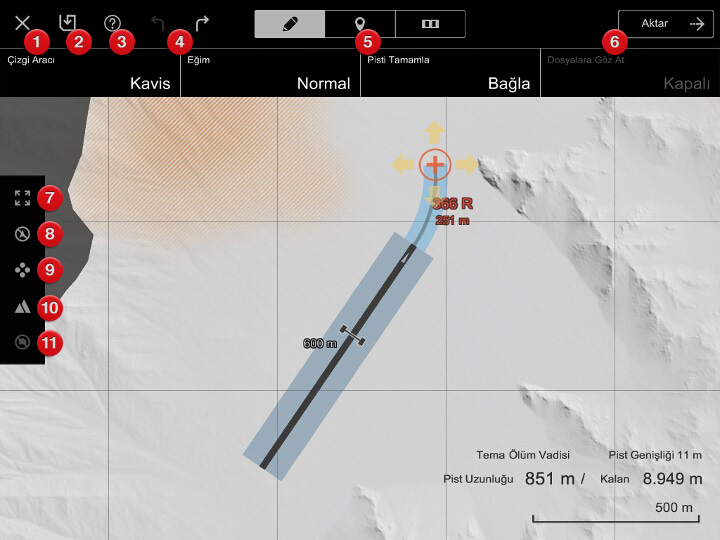Switch to the pencil drawing tab
Viewport: 720px width, 540px height.
[x=290, y=24]
